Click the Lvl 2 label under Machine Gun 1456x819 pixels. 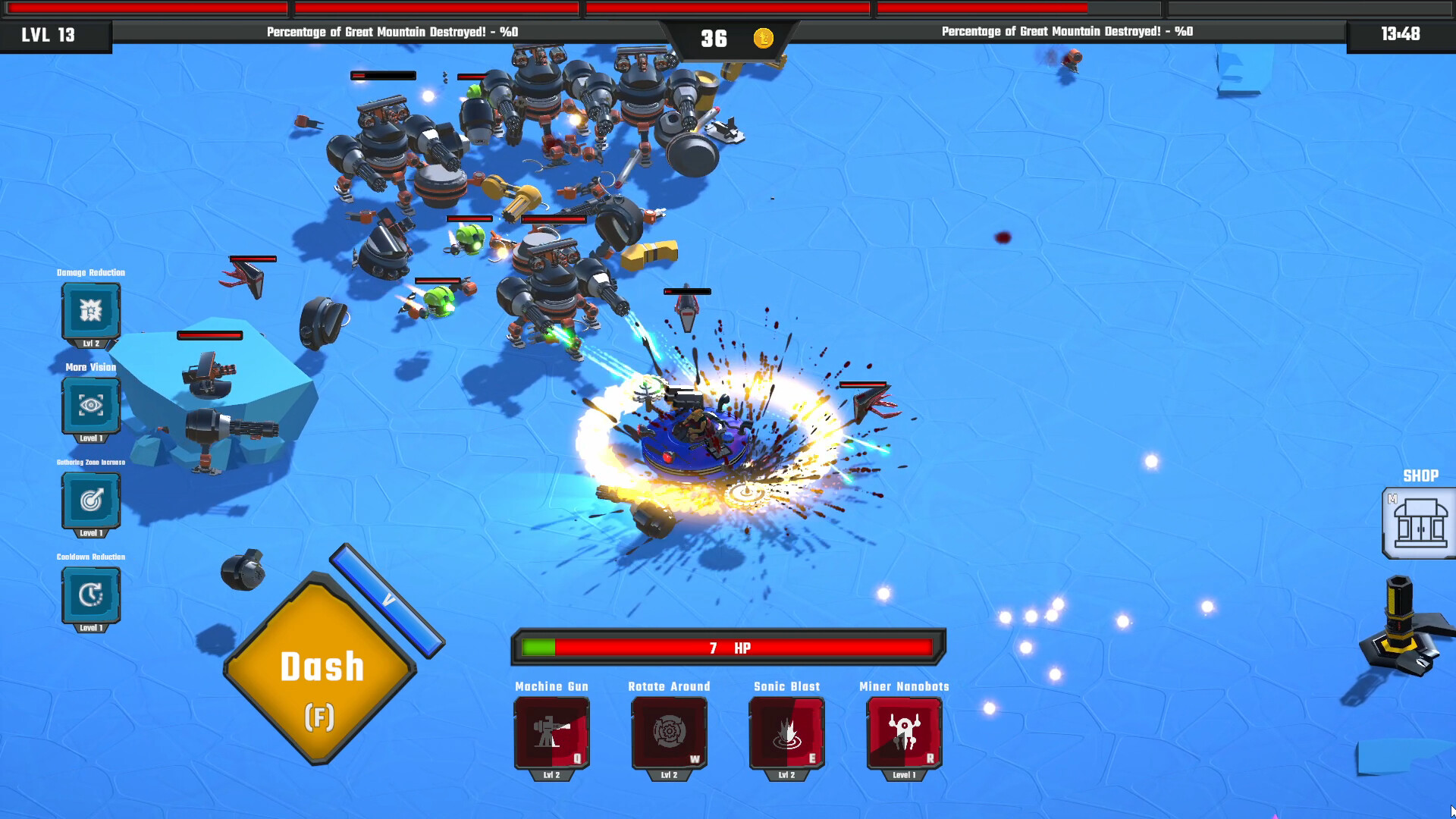point(552,775)
